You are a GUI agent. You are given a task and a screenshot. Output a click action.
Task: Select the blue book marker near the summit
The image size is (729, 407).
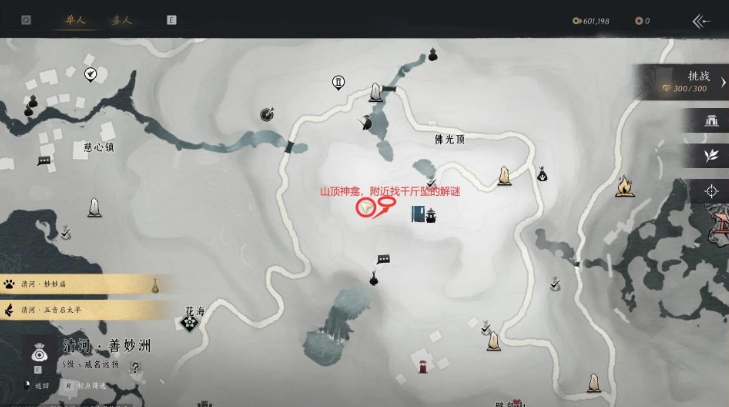click(x=417, y=214)
